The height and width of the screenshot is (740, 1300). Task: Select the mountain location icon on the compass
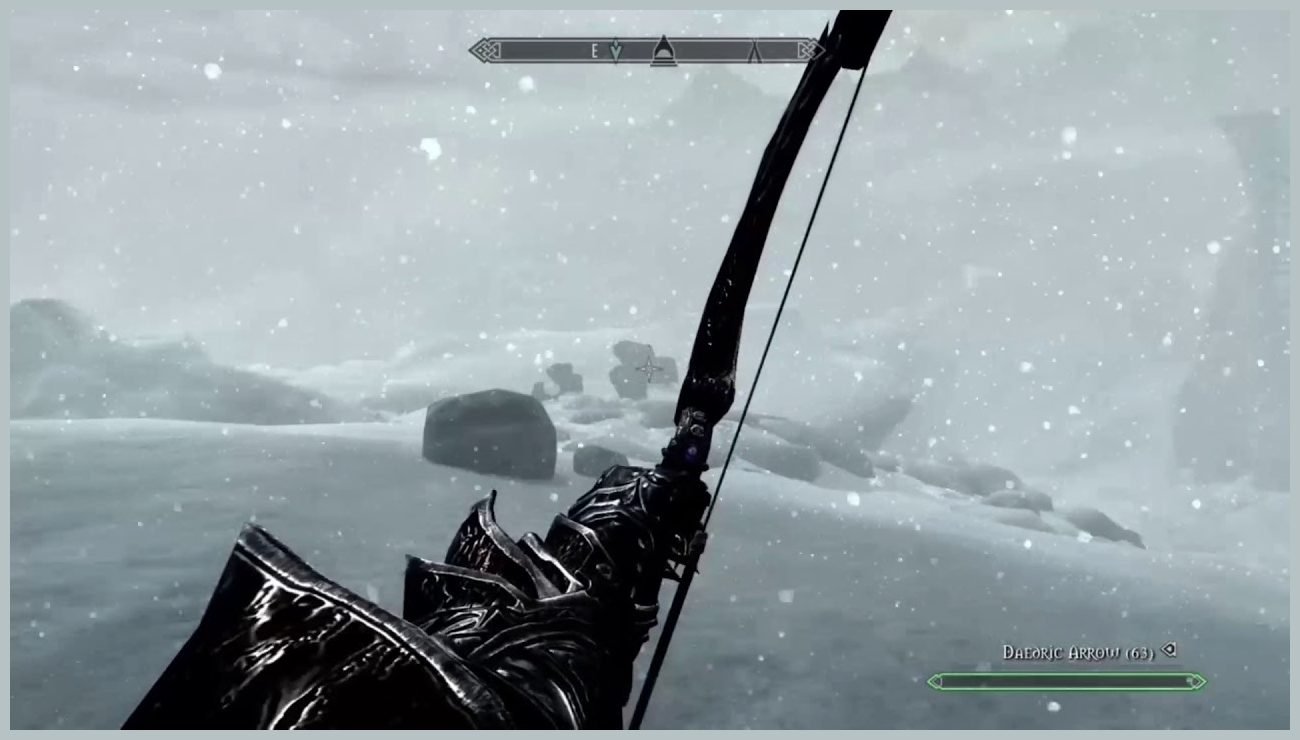[x=663, y=50]
